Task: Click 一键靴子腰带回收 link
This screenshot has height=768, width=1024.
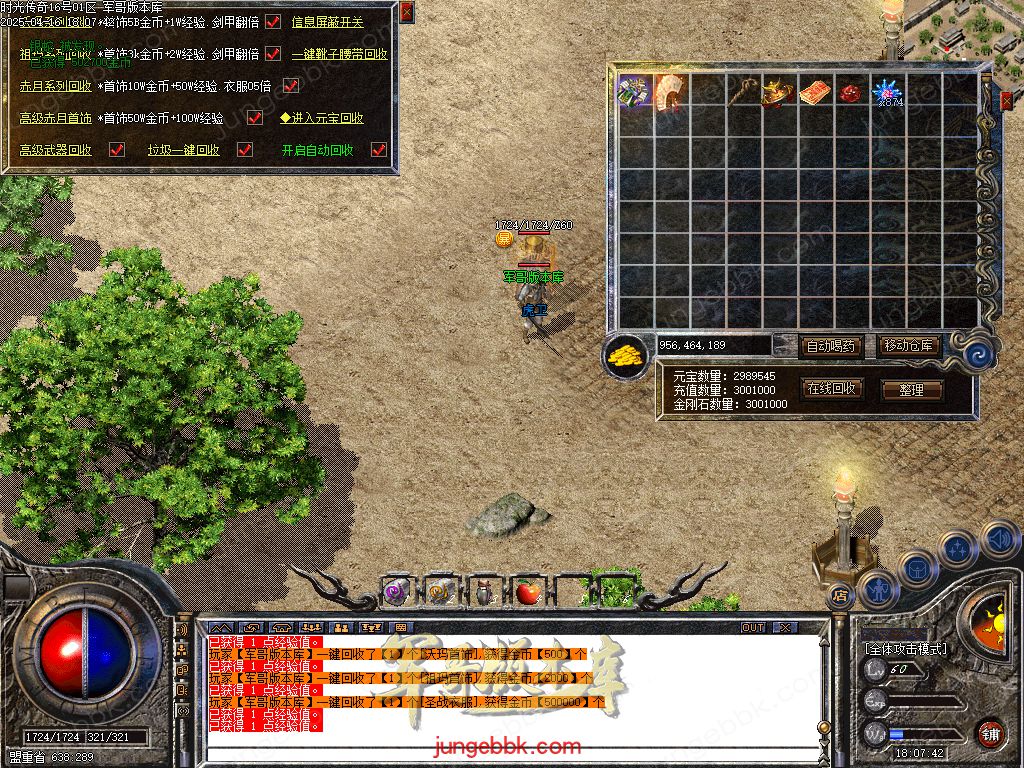Action: tap(339, 54)
